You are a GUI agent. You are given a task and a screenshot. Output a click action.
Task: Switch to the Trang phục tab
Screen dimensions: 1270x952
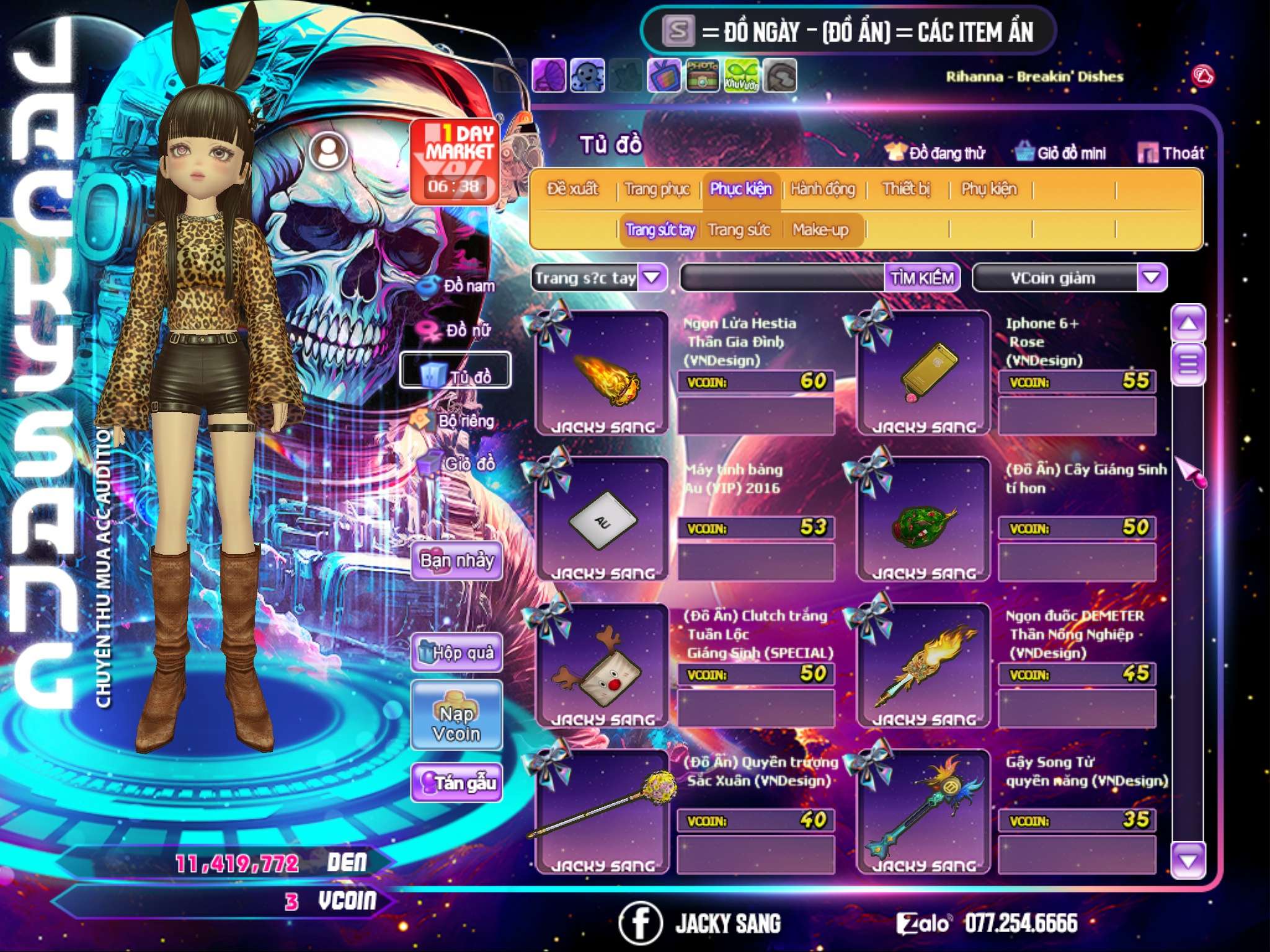(x=657, y=189)
